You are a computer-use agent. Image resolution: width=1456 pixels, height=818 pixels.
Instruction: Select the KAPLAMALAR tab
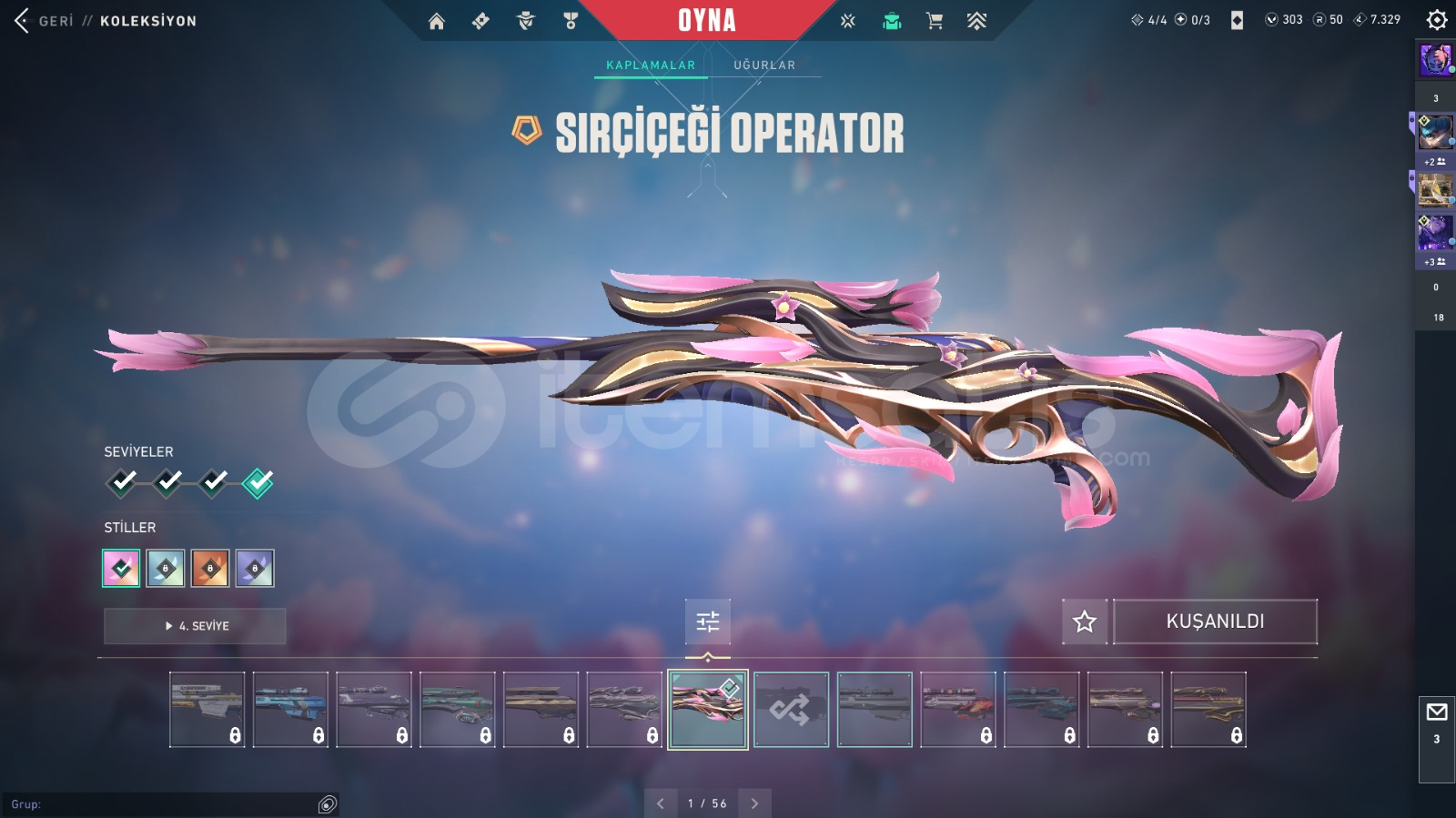[651, 66]
